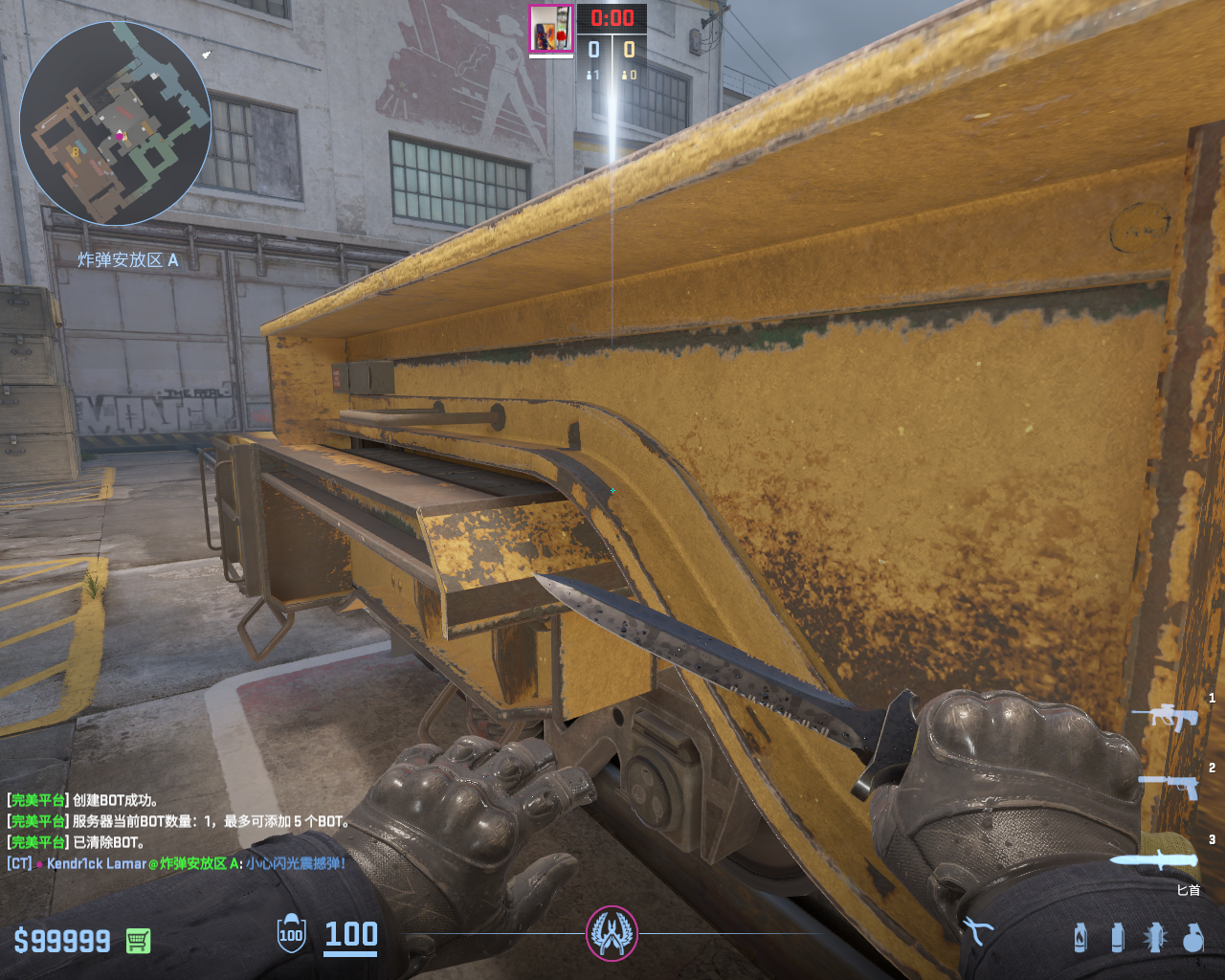Choose the knife weapon icon

click(1153, 858)
